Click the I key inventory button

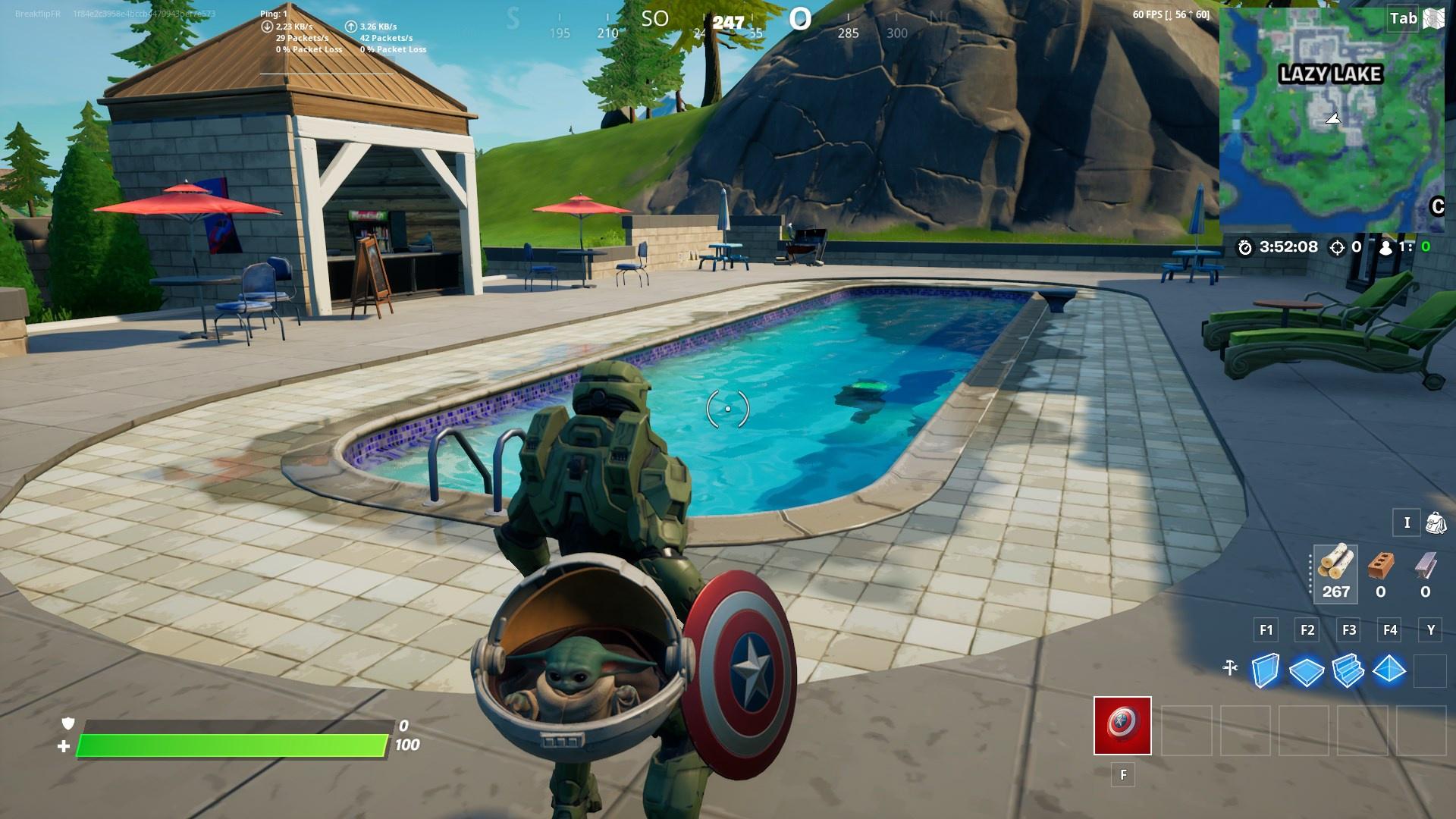click(x=1407, y=522)
